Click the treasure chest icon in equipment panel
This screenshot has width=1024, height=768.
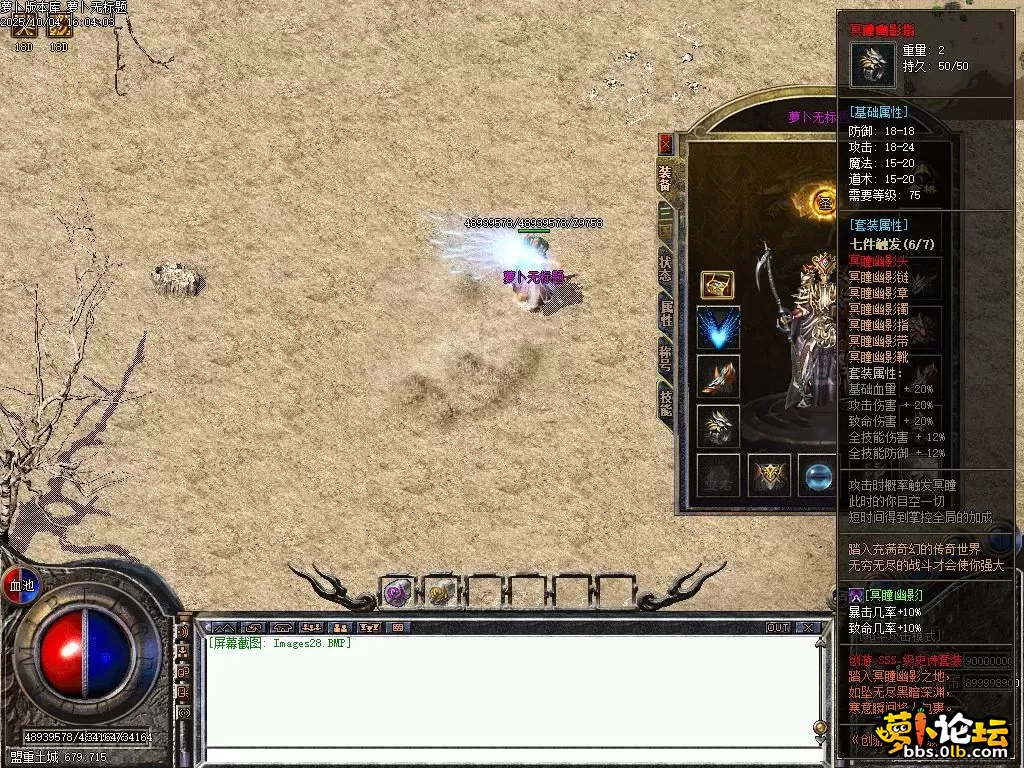tap(717, 284)
